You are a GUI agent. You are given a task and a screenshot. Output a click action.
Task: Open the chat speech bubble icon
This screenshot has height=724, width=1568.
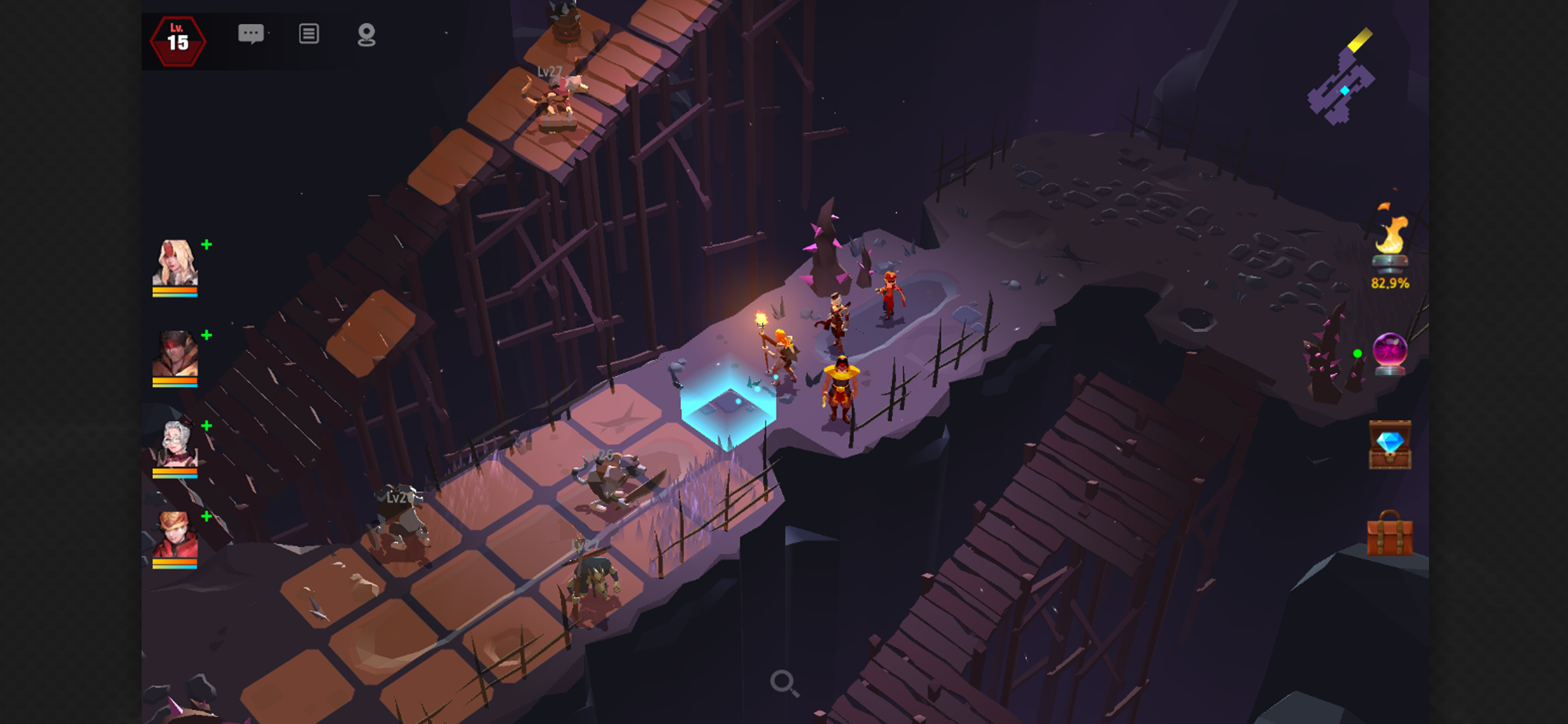tap(251, 33)
